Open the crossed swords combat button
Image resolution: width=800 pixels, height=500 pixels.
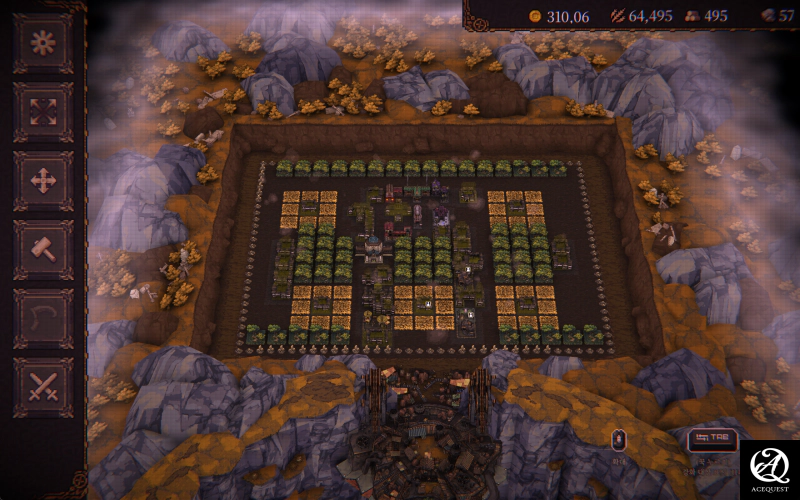click(43, 387)
